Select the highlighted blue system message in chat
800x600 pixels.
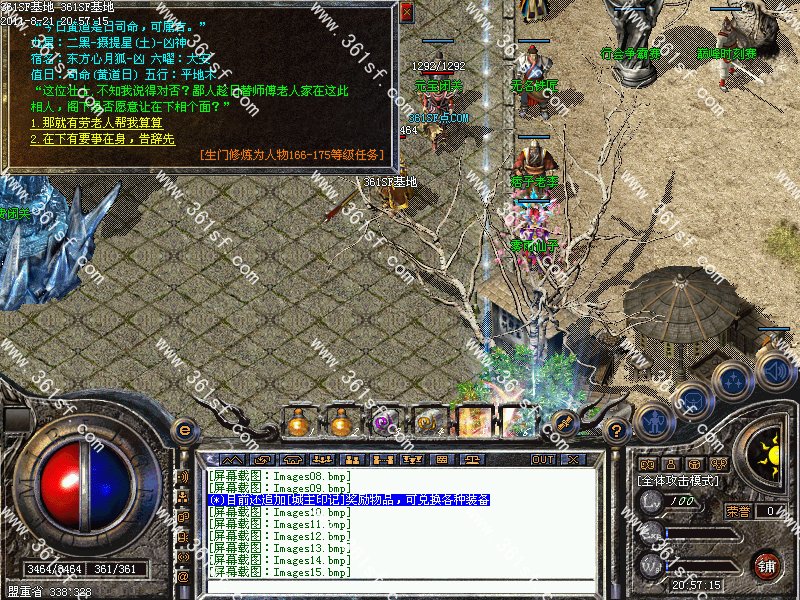(x=348, y=499)
